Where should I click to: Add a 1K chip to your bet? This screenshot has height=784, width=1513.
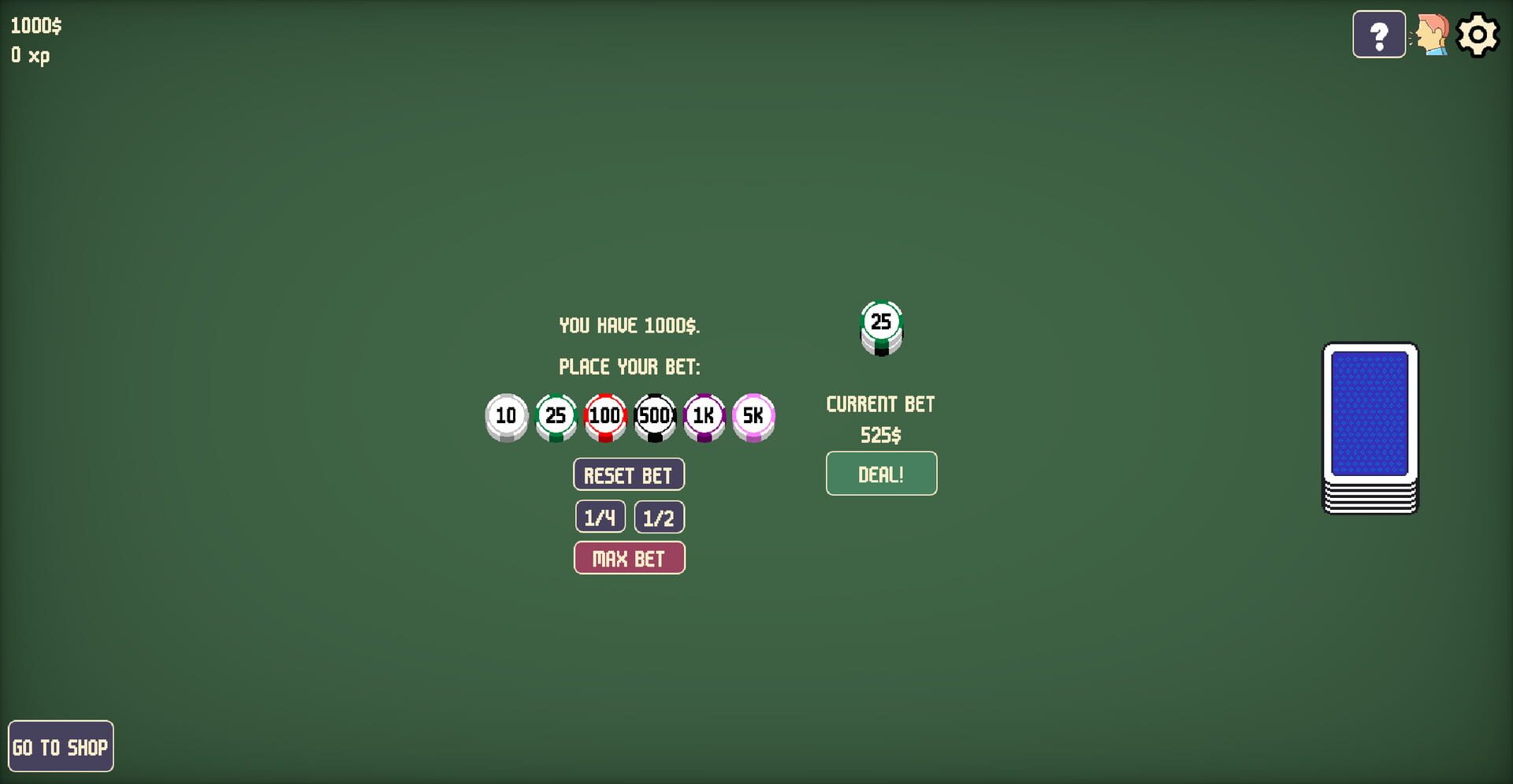pyautogui.click(x=704, y=417)
